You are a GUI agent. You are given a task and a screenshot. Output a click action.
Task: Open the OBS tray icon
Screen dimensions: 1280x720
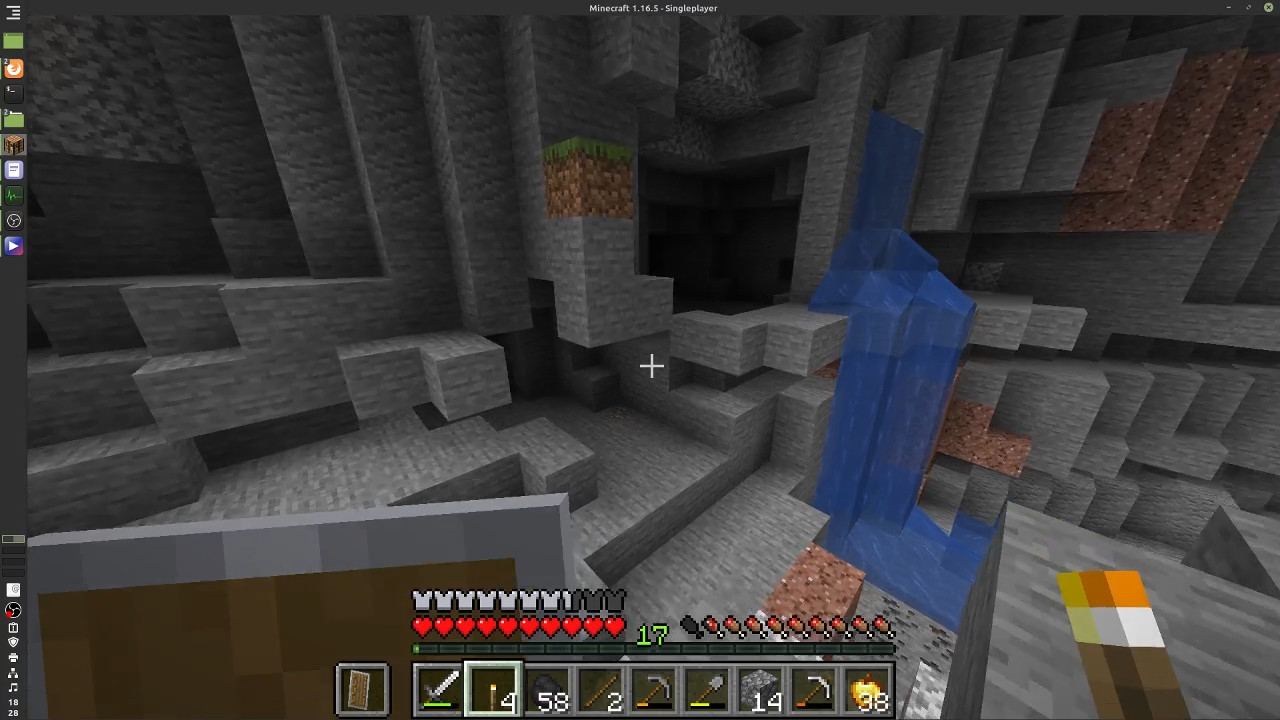click(13, 610)
